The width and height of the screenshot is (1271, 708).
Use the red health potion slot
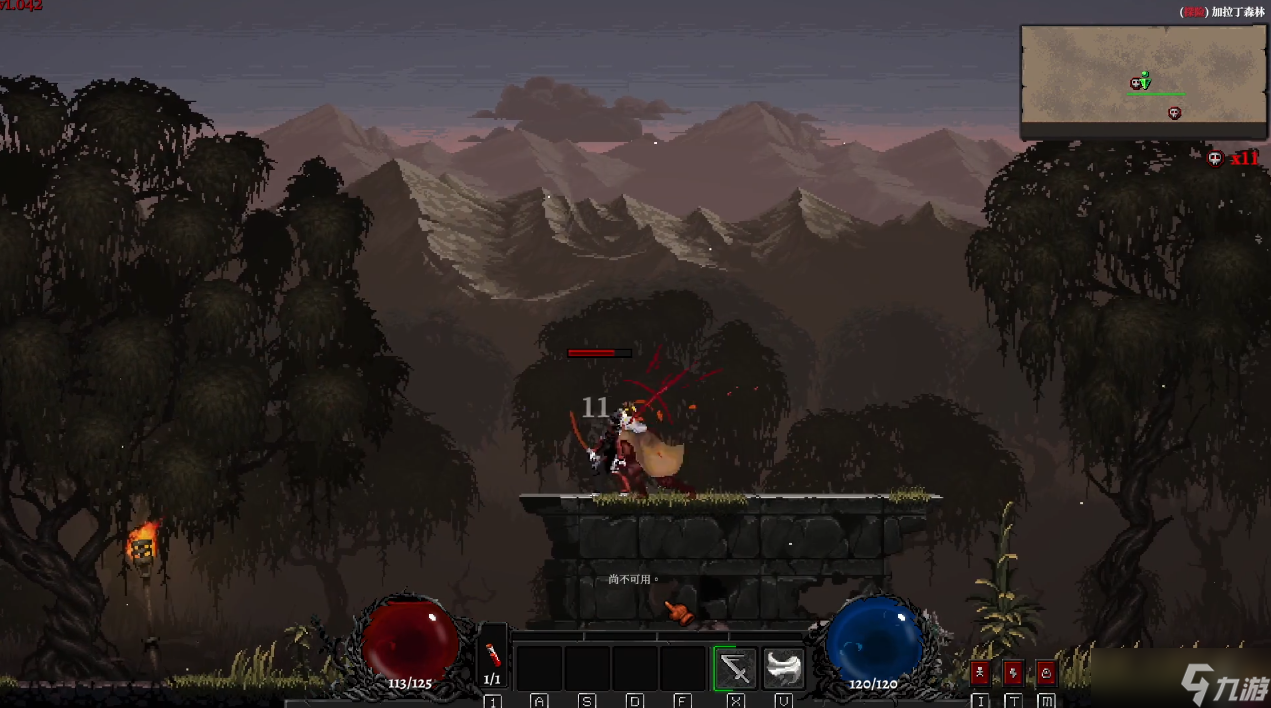coord(492,656)
